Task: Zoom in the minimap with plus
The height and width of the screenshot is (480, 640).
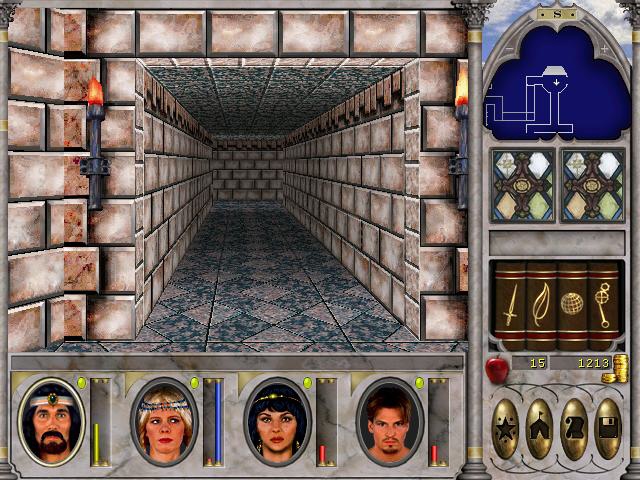Action: pos(605,48)
